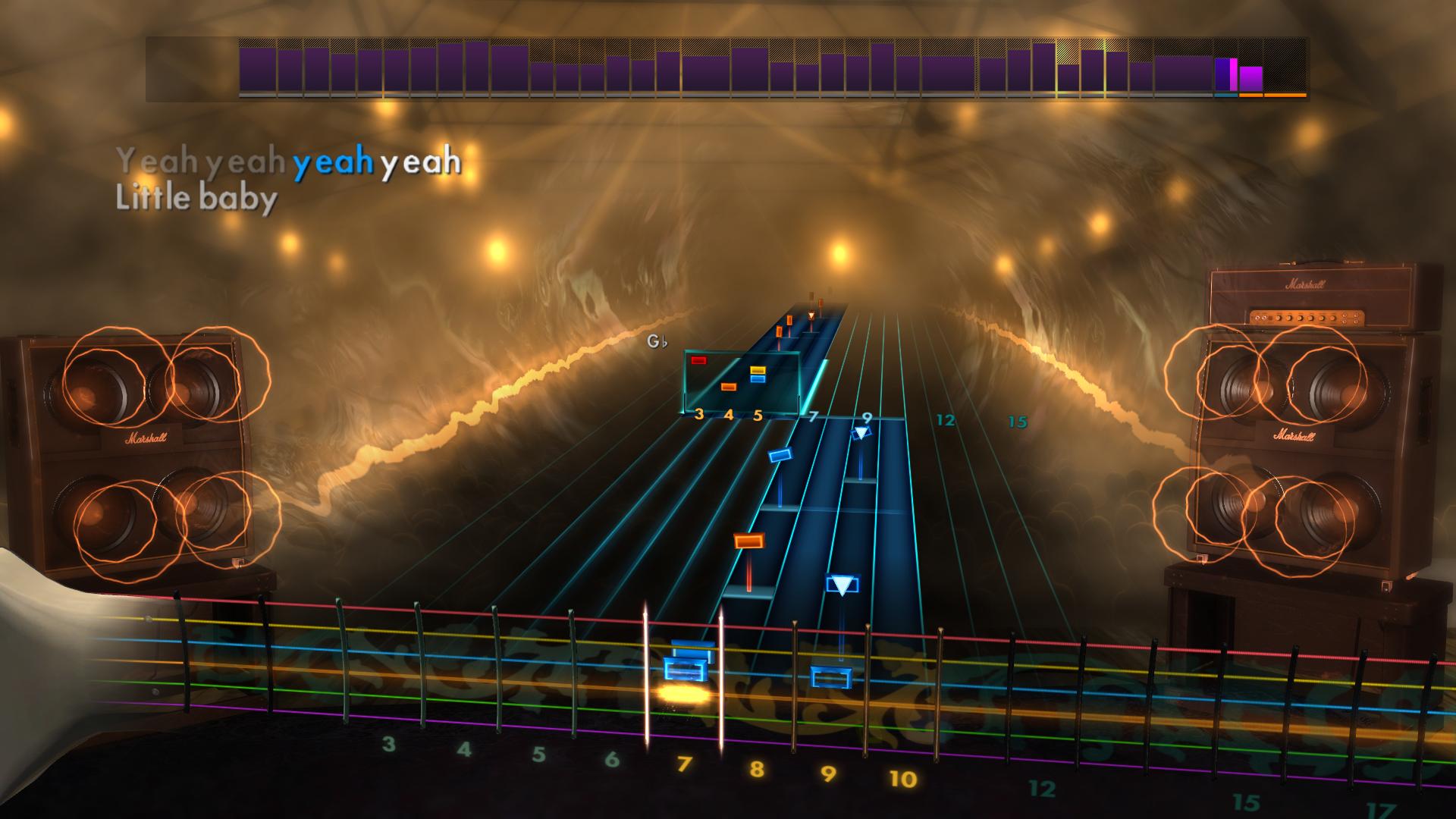Screen dimensions: 1456x819
Task: Click the Little baby lyric line
Action: click(195, 198)
